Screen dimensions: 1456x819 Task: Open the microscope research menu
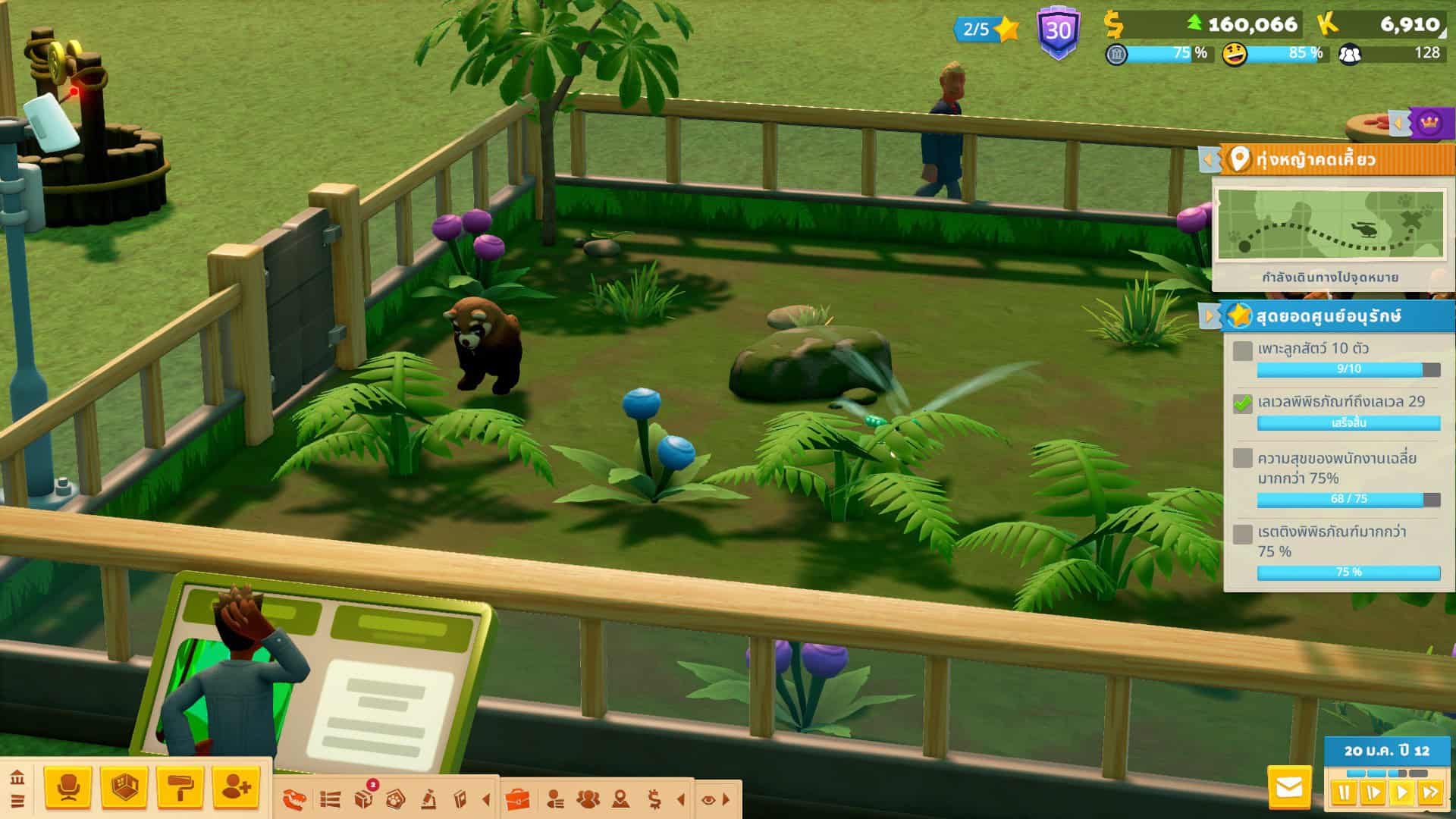click(428, 799)
